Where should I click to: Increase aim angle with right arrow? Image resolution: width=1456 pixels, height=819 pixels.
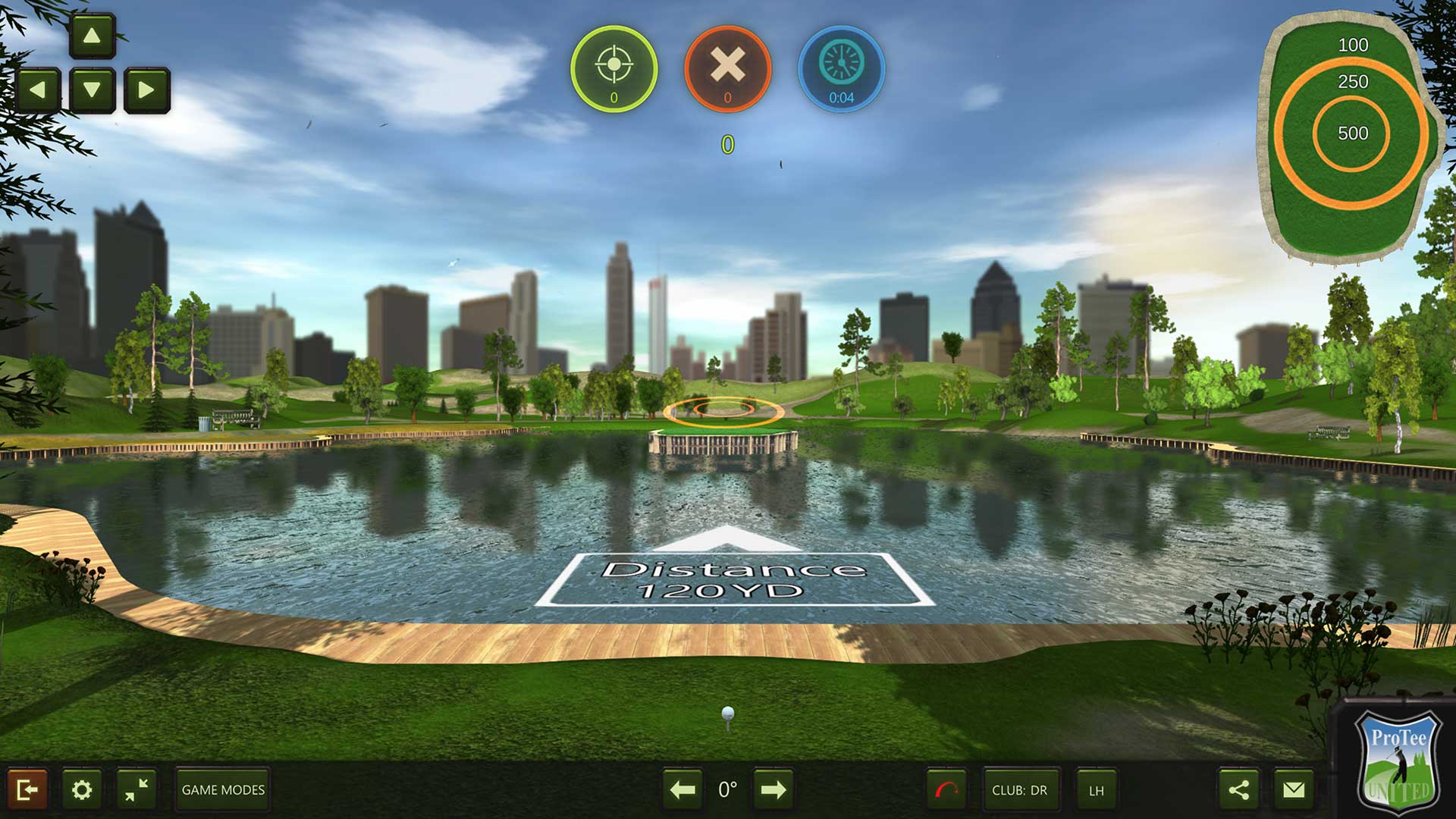773,789
